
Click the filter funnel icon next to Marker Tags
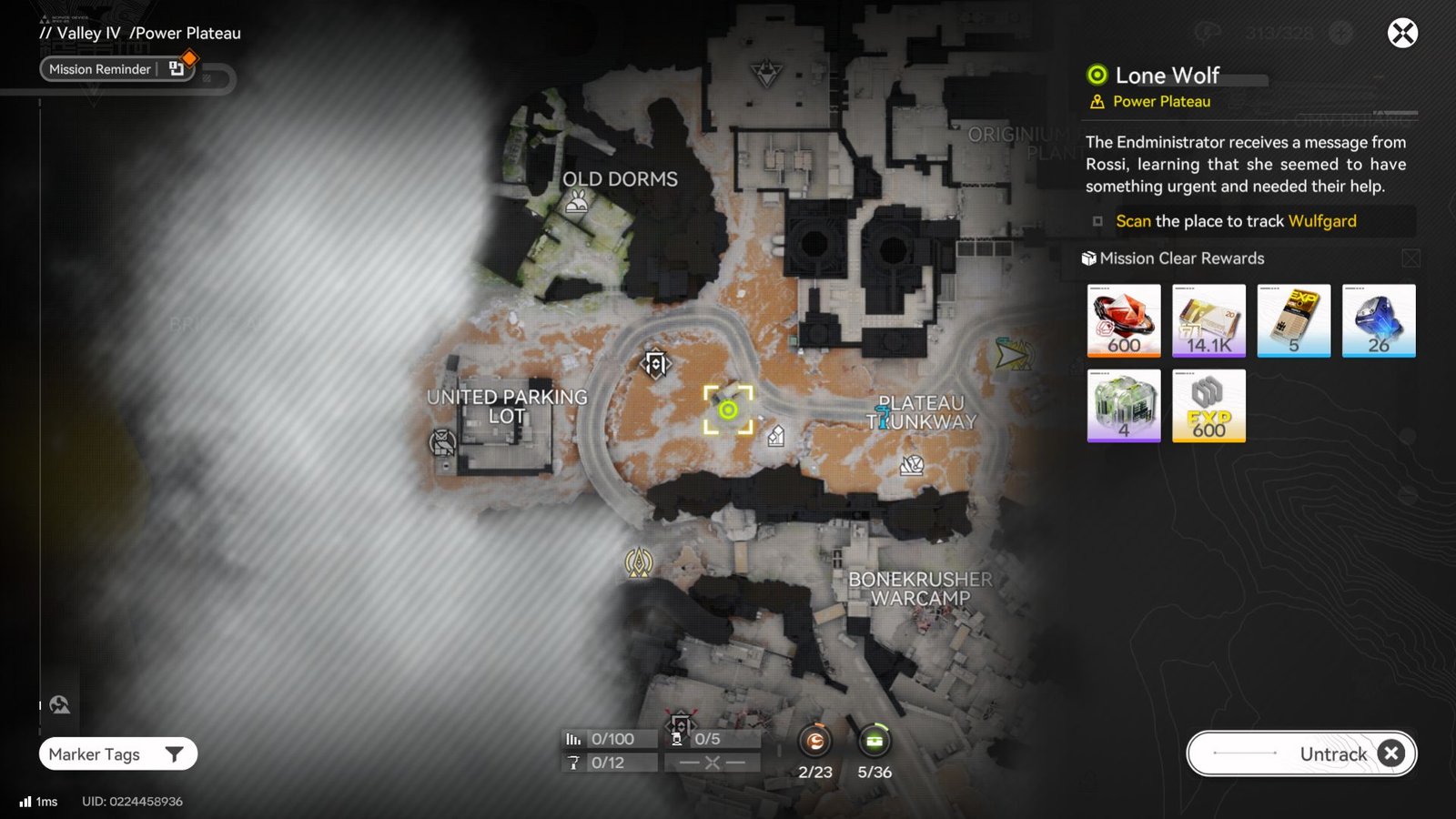[176, 753]
